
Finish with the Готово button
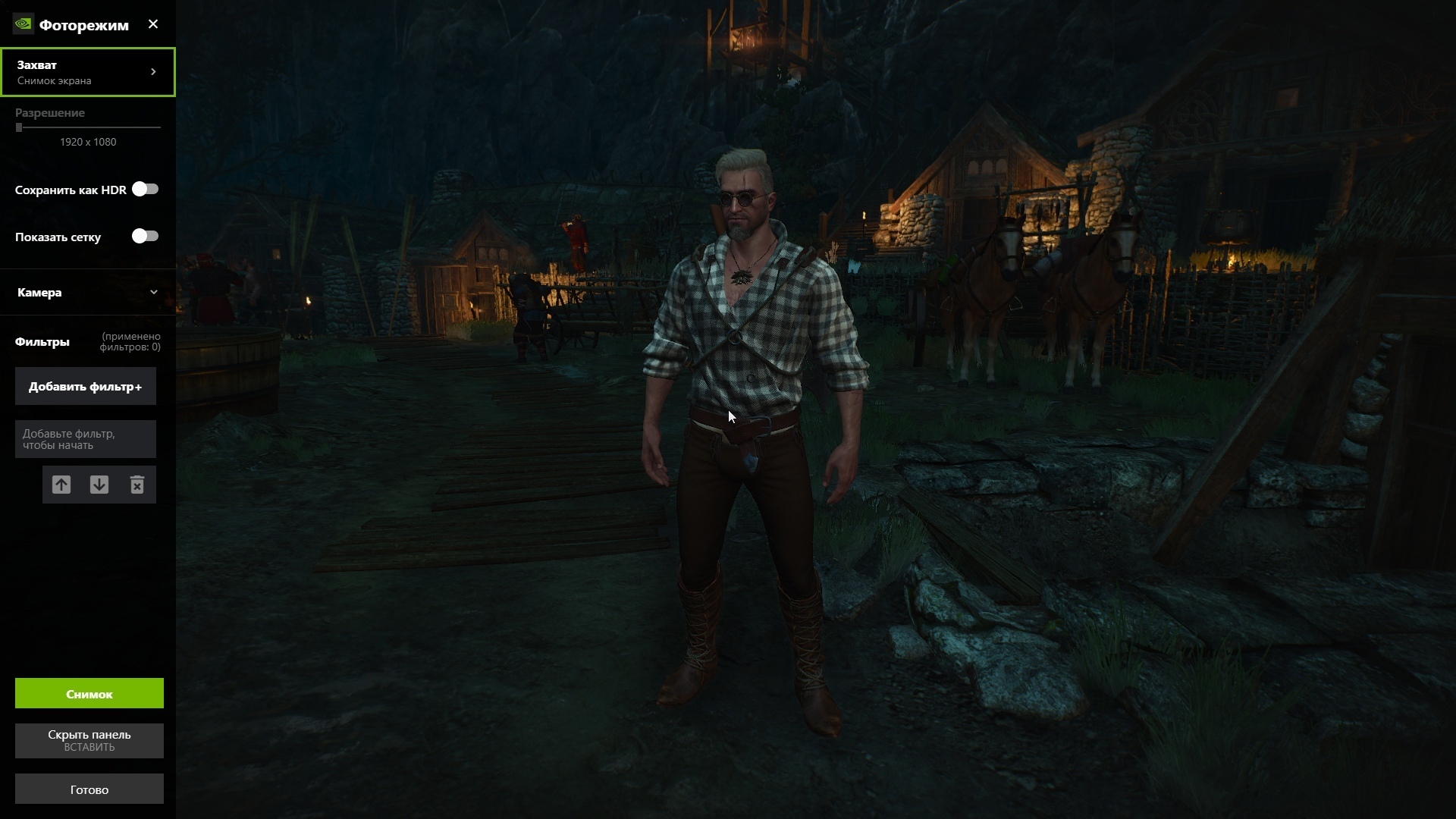pyautogui.click(x=89, y=789)
